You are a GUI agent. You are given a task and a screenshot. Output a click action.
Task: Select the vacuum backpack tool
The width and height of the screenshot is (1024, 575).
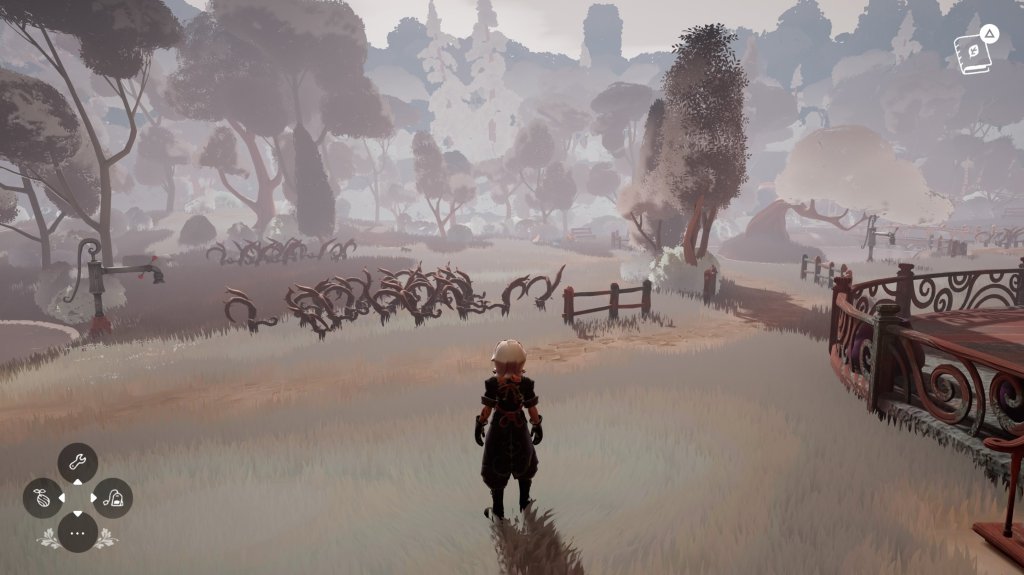pos(113,498)
